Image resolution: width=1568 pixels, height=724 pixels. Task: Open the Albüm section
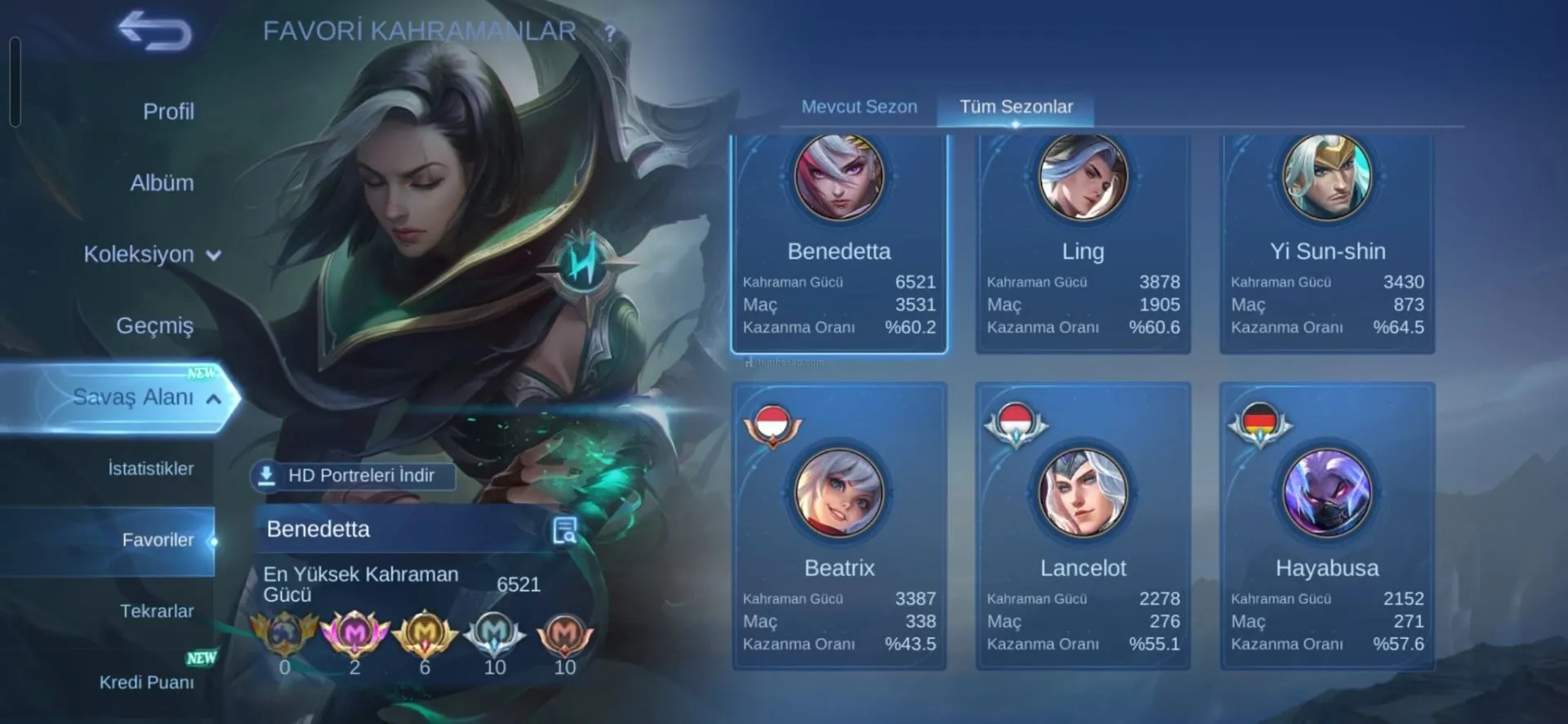tap(162, 183)
